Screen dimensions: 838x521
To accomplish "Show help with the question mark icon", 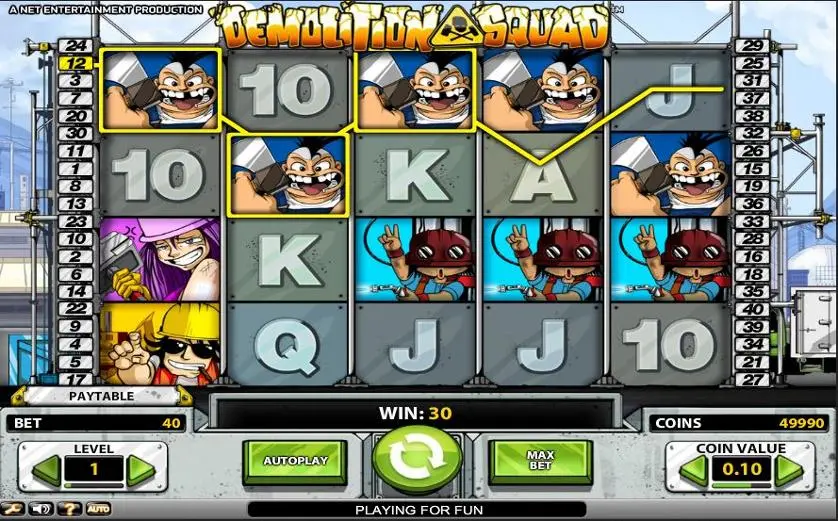I will click(70, 509).
